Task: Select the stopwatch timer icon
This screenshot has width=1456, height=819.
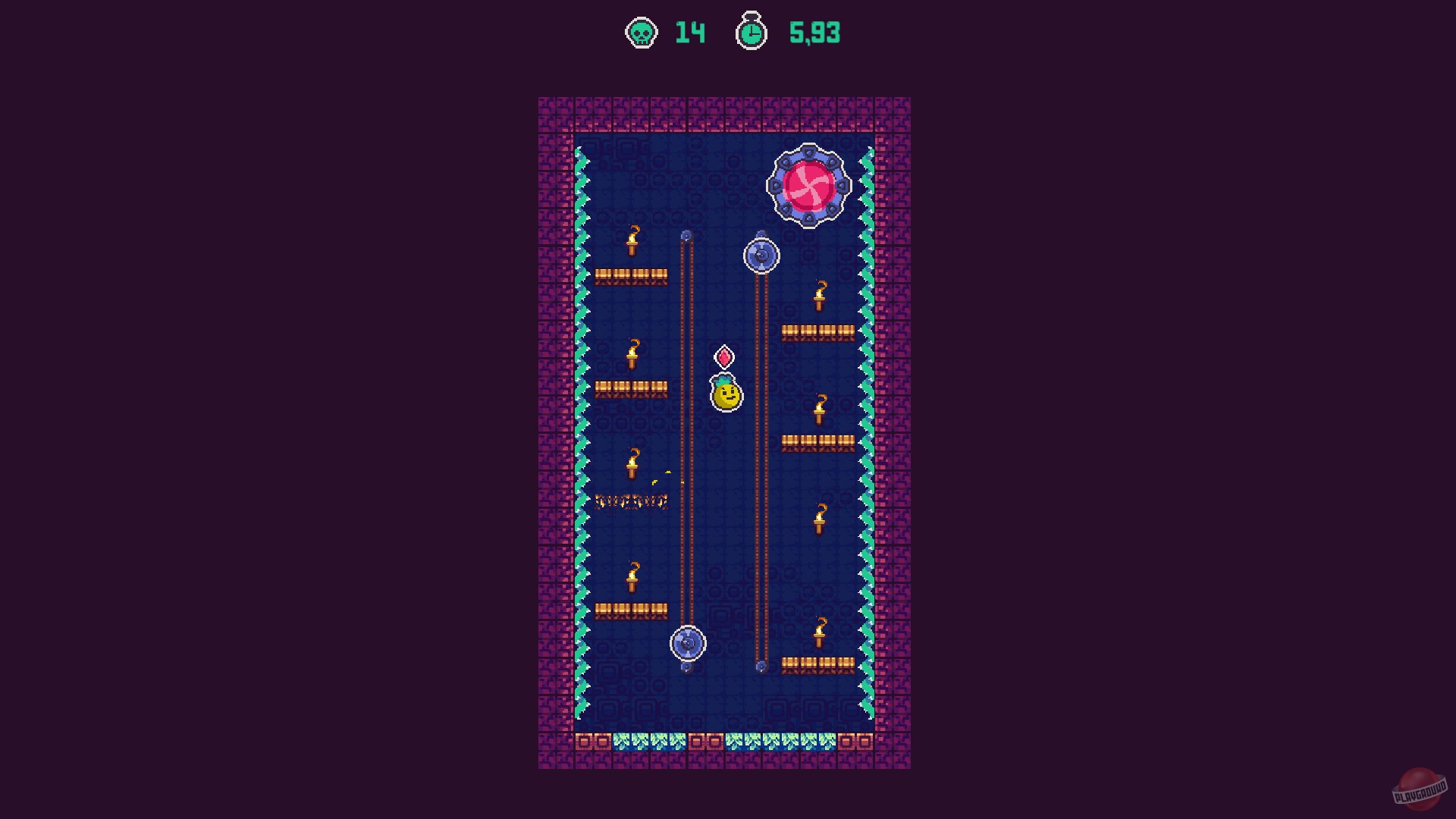Action: [x=750, y=32]
